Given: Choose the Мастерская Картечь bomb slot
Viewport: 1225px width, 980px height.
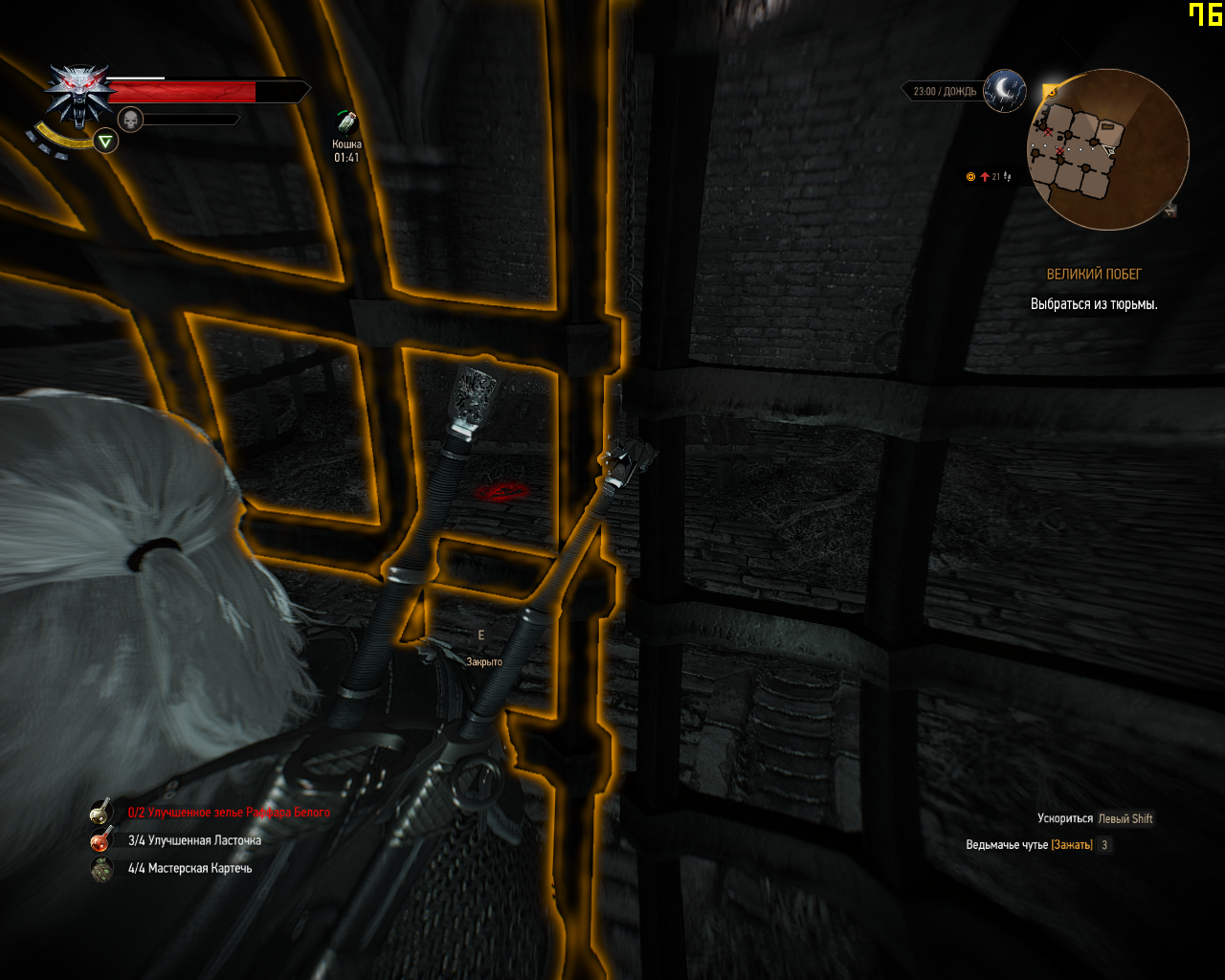Looking at the screenshot, I should tap(101, 868).
